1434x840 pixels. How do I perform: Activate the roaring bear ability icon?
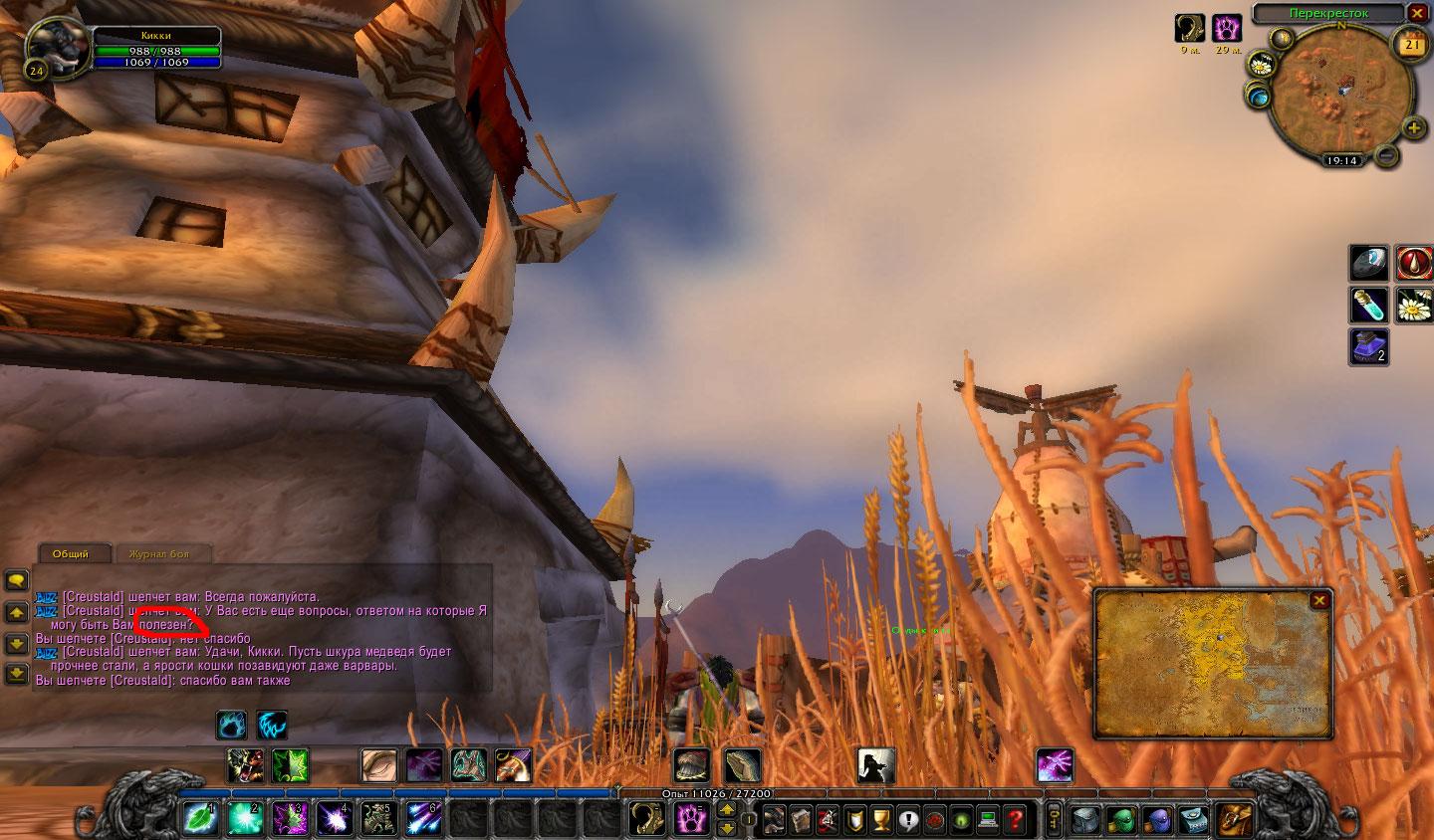click(245, 765)
